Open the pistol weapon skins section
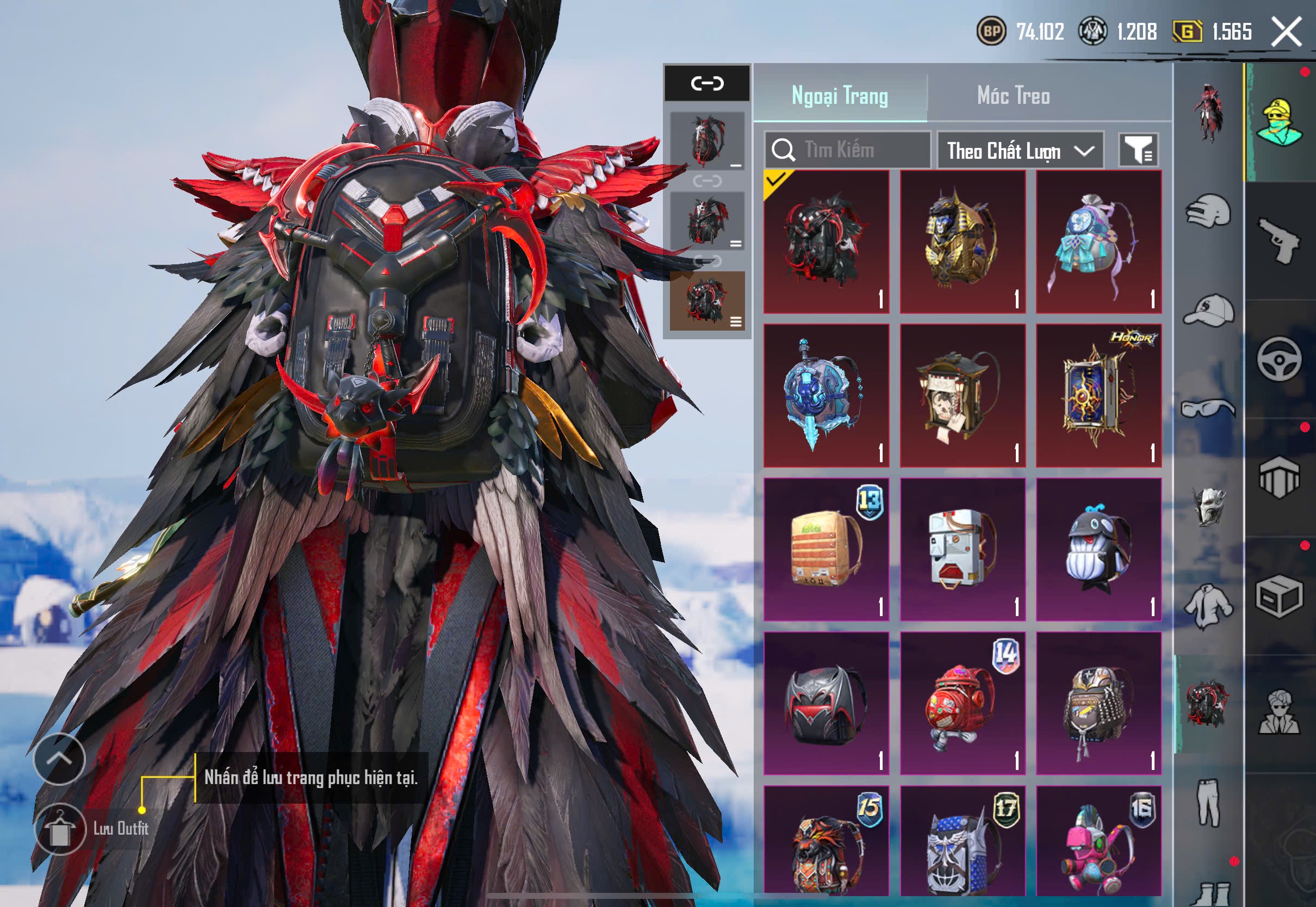Screen dimensions: 1316x907 click(x=1280, y=241)
